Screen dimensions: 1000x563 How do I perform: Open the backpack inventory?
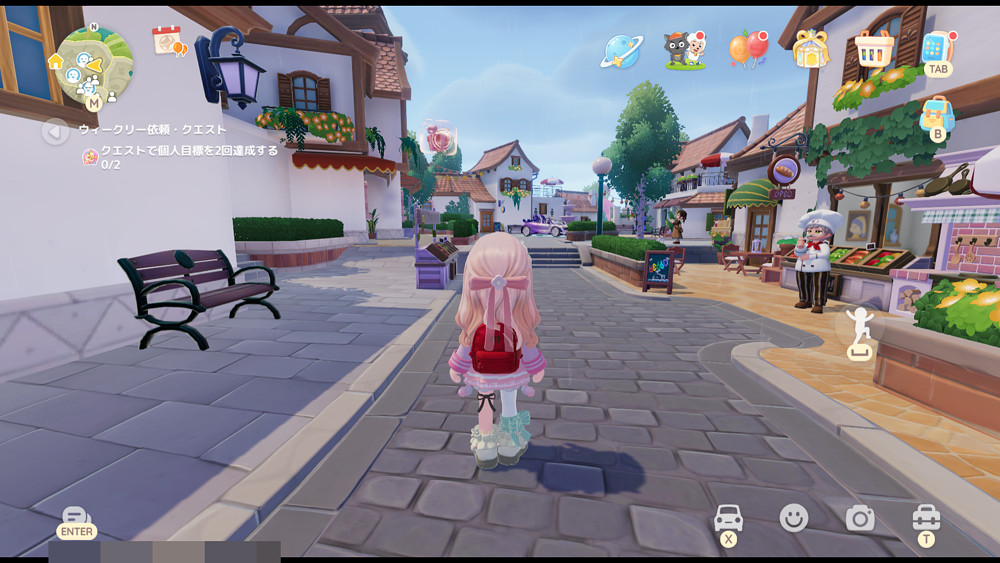coord(937,113)
